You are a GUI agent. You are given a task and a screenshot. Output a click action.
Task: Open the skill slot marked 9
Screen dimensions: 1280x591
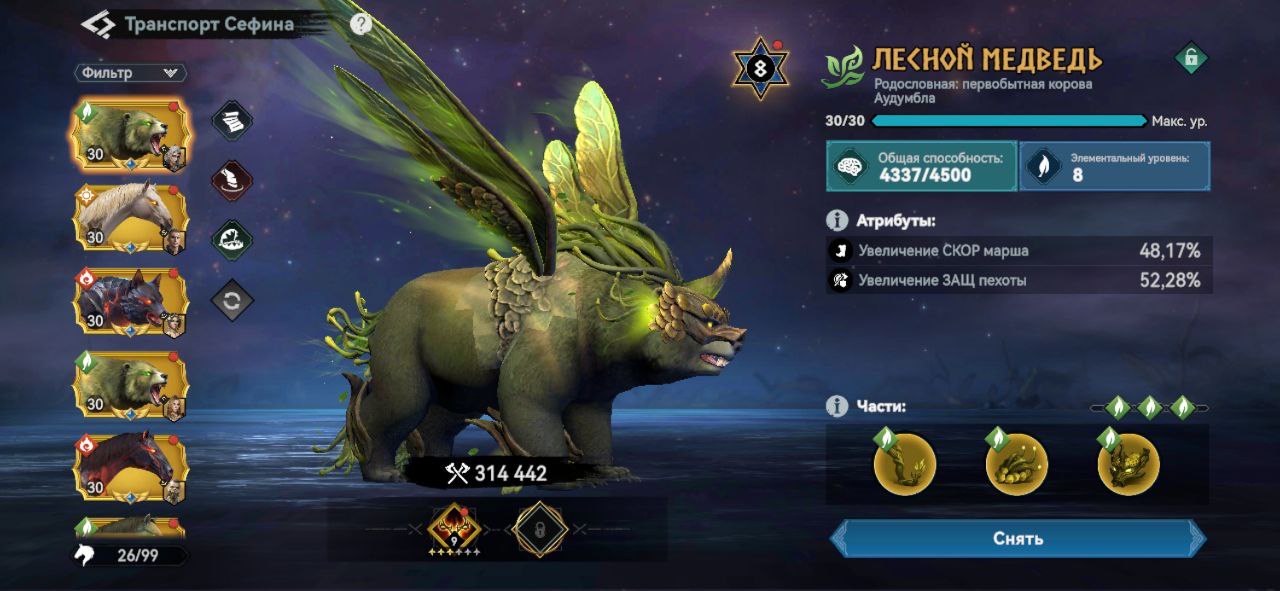(455, 529)
